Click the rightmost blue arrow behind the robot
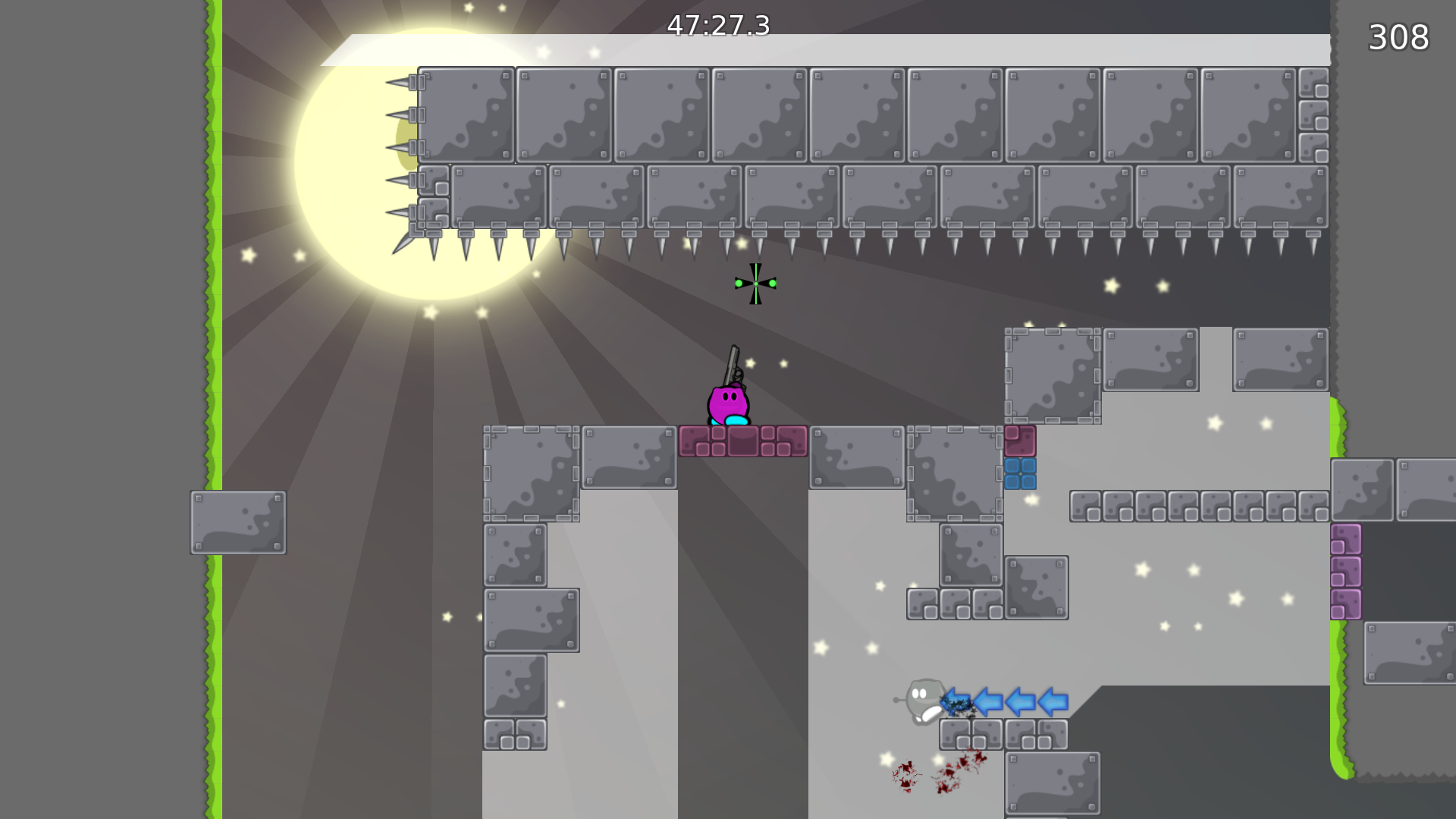This screenshot has height=819, width=1456. pyautogui.click(x=1053, y=703)
